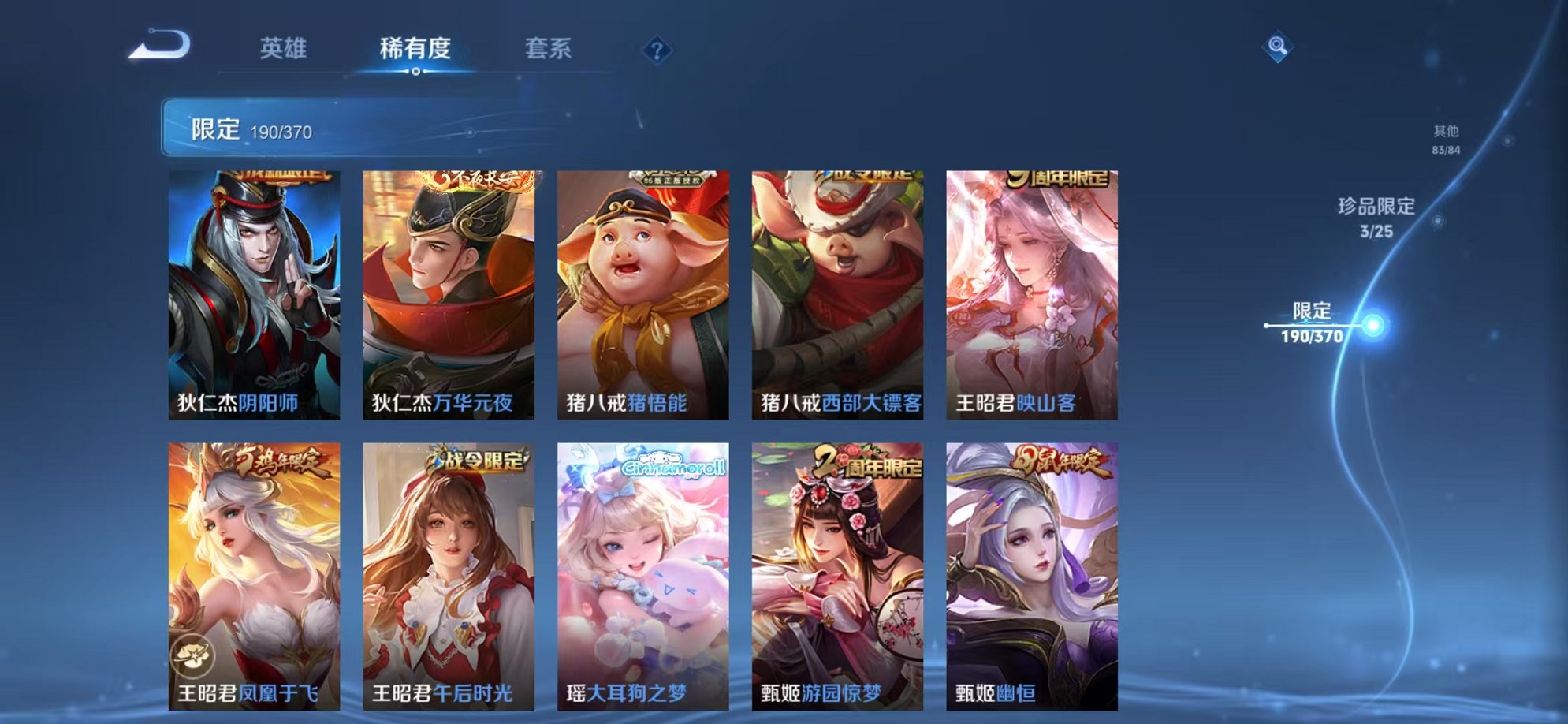Screen dimensions: 1568x724
Task: Re-select the 稀有度 tab
Action: click(x=416, y=47)
